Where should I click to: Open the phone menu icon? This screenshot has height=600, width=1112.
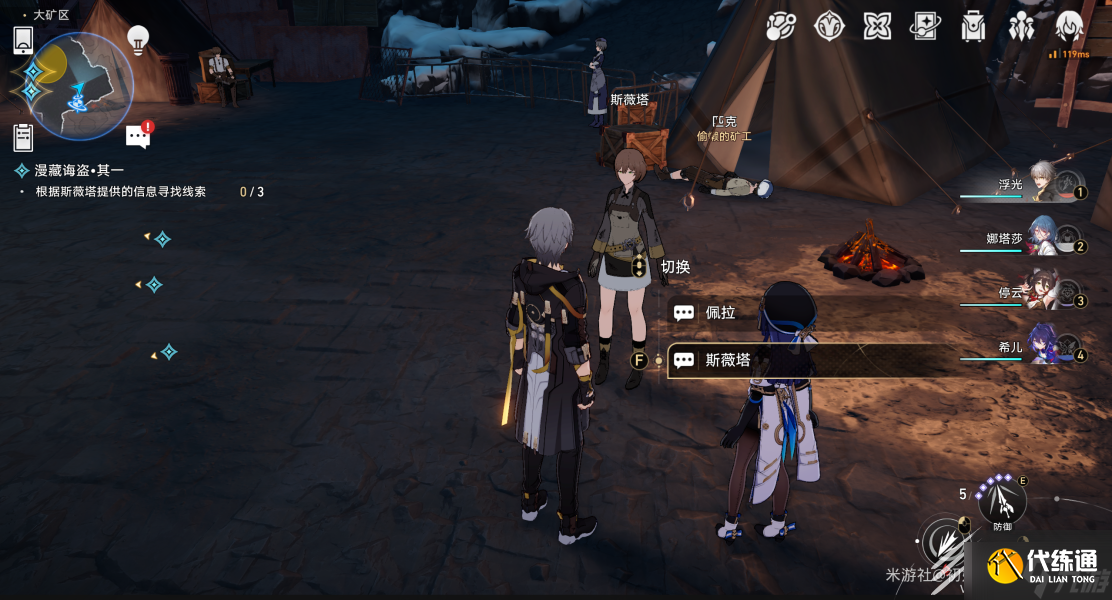point(23,40)
